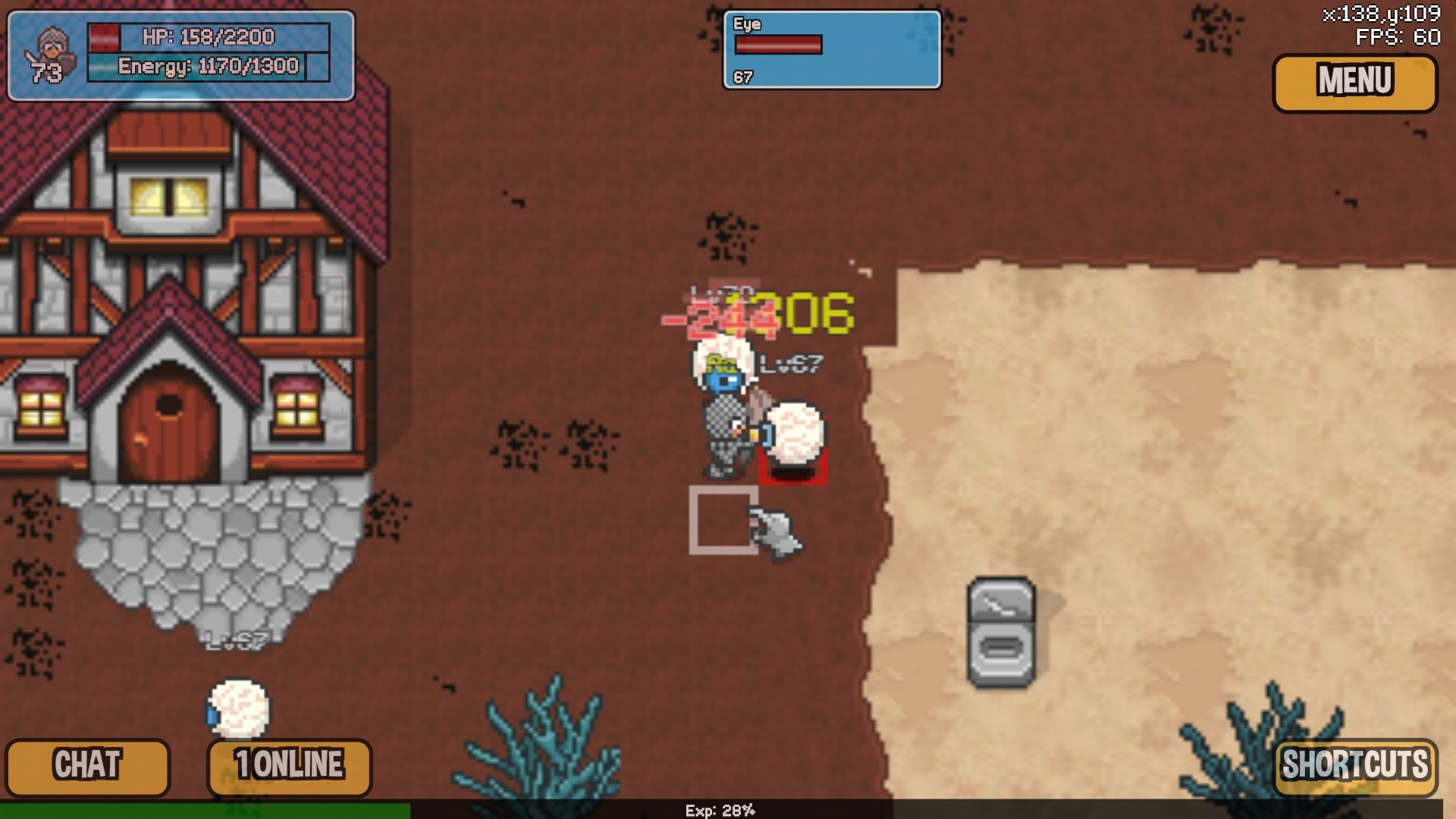1456x819 pixels.
Task: Select the level 73 badge on portrait
Action: click(x=47, y=74)
